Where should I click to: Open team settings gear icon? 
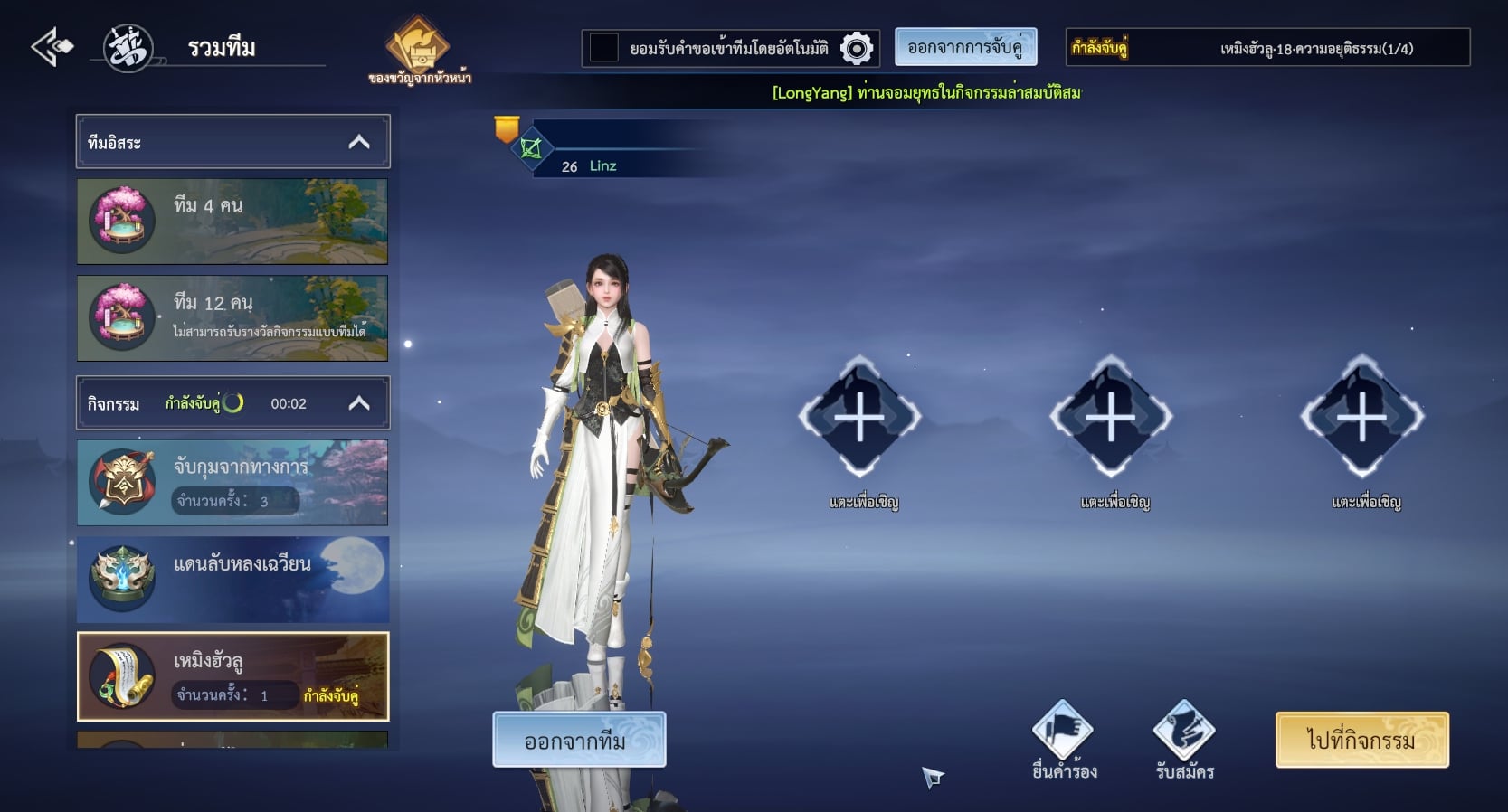(856, 48)
